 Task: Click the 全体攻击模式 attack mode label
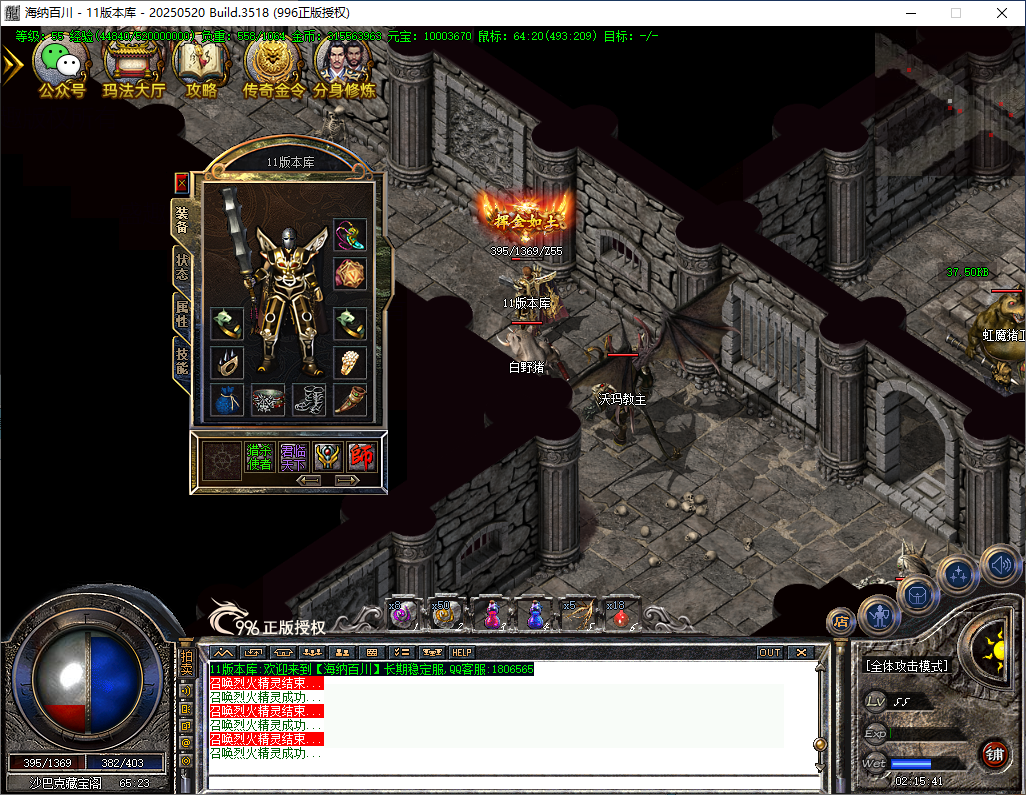click(x=906, y=666)
